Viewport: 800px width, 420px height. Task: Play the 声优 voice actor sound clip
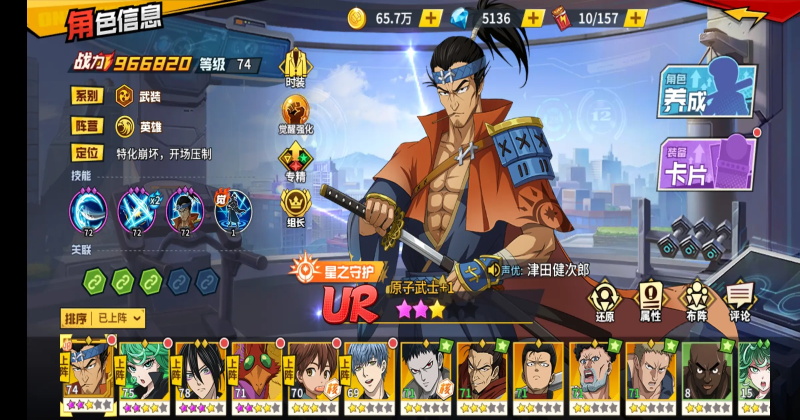point(494,270)
